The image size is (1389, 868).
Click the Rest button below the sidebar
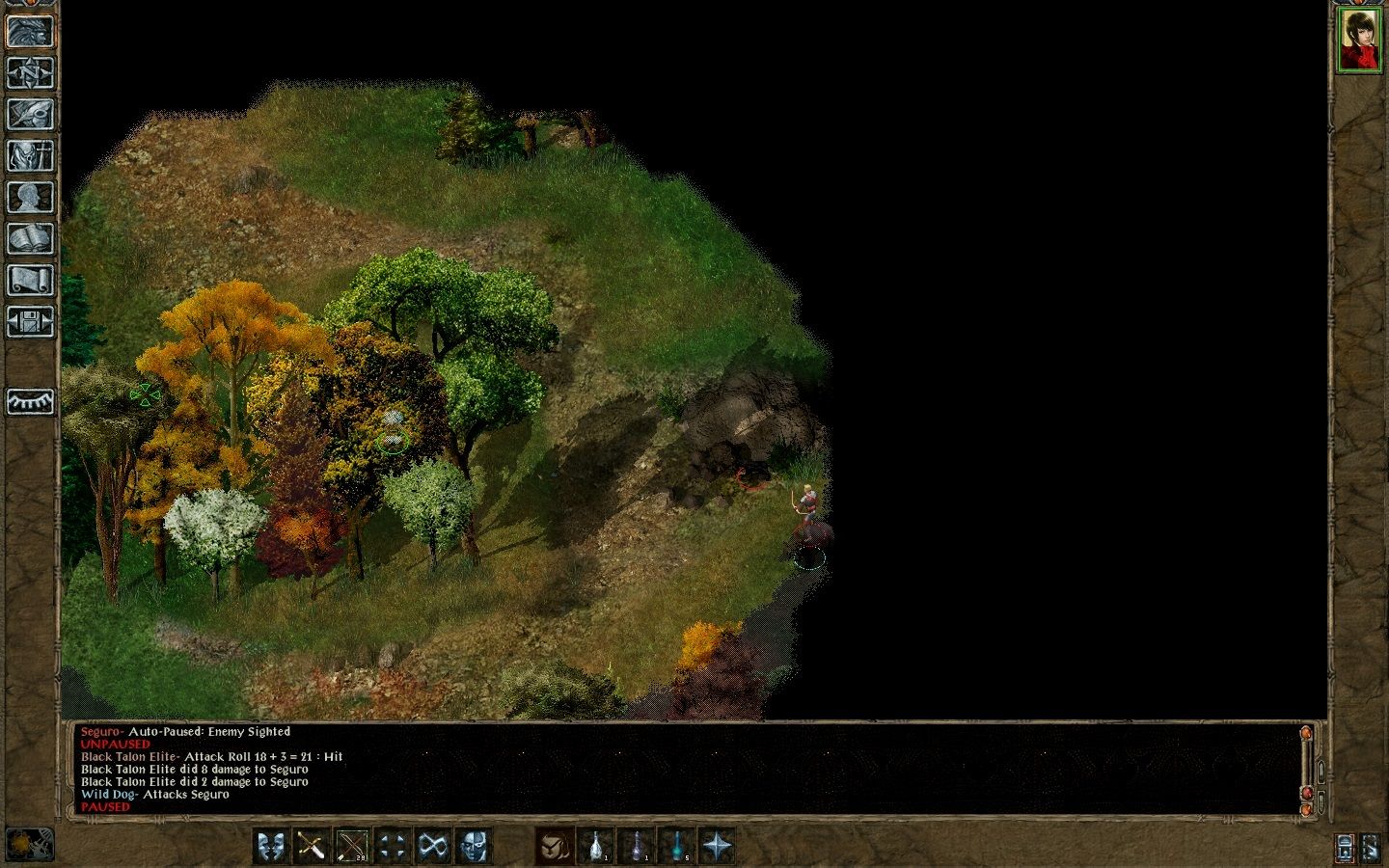tap(30, 403)
